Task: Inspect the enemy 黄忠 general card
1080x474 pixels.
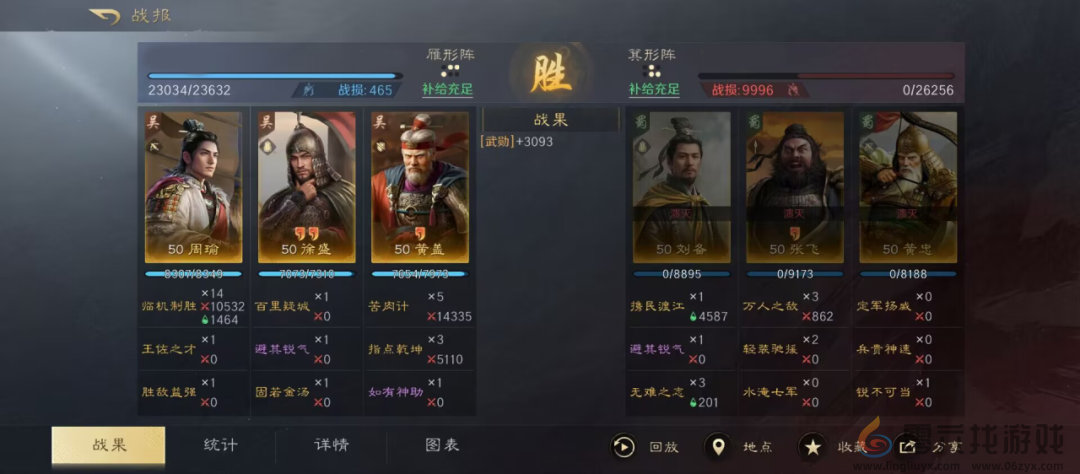Action: [x=908, y=186]
